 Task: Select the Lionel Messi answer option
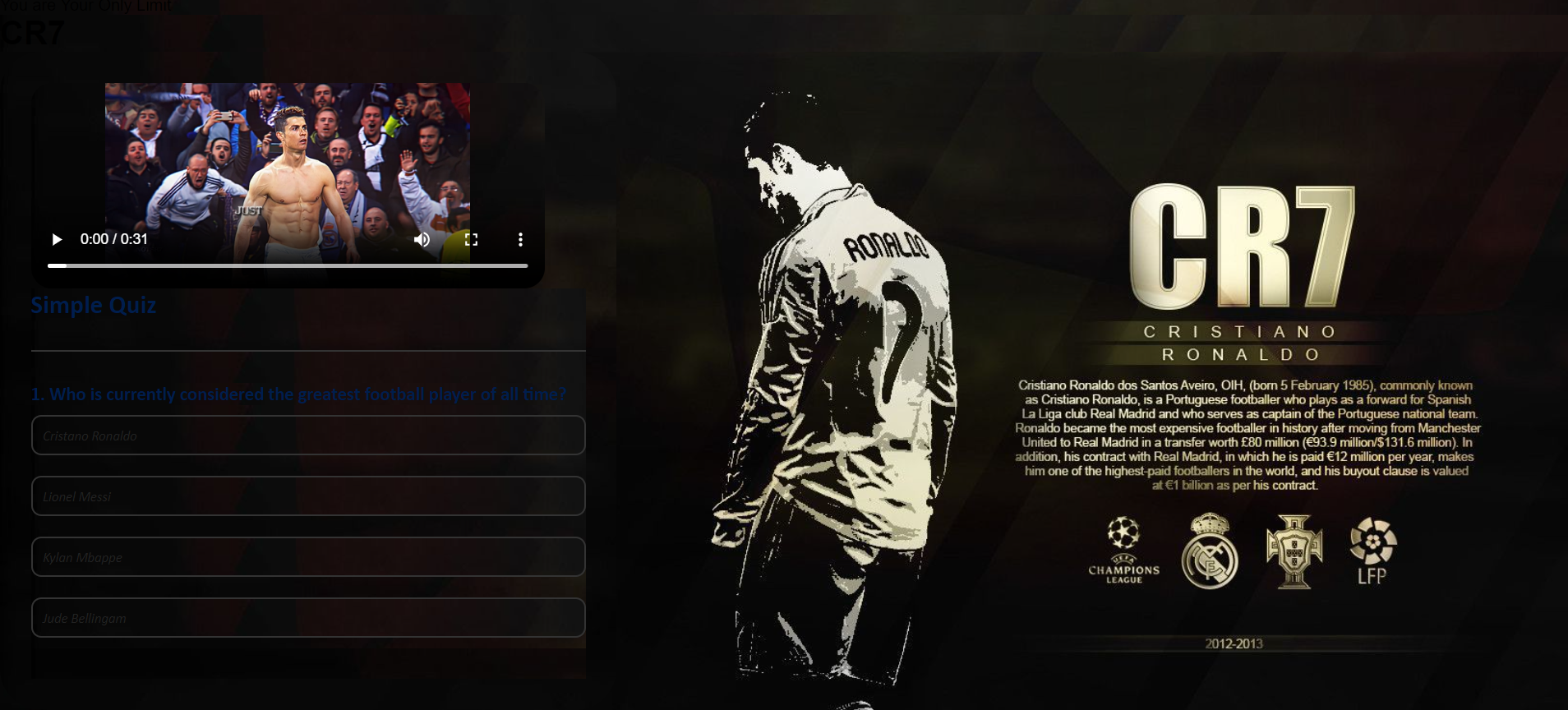pos(308,496)
